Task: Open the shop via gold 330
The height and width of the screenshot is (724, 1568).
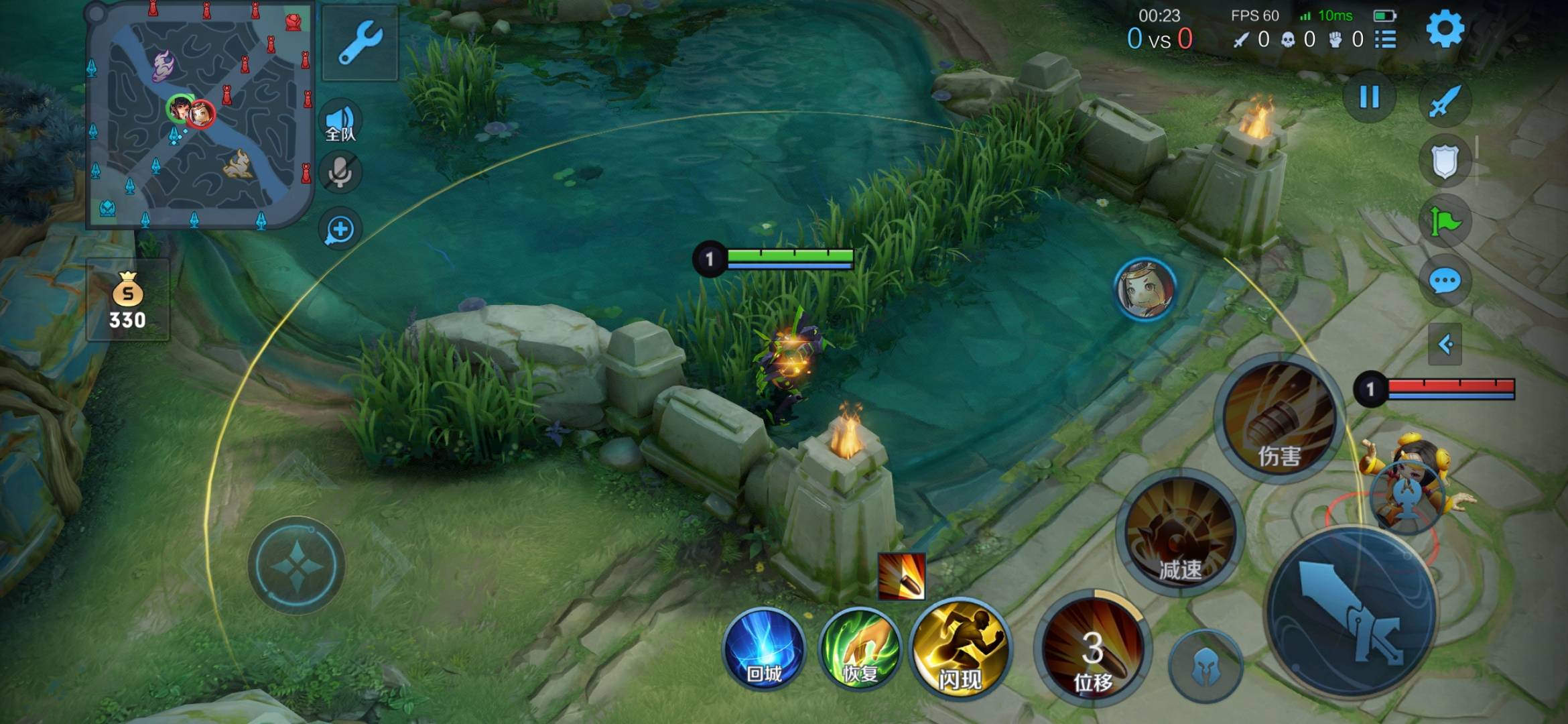Action: click(127, 300)
